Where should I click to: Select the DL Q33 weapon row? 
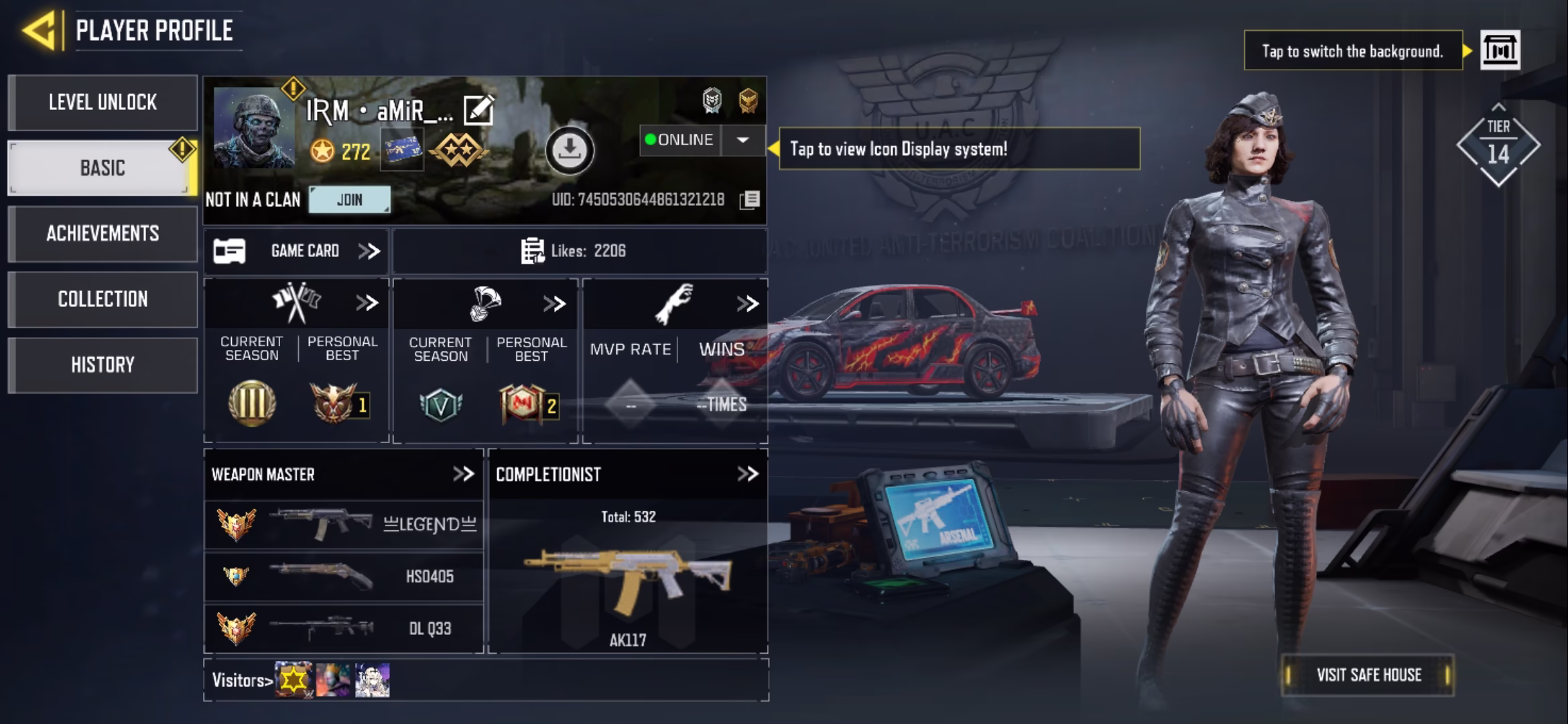343,628
